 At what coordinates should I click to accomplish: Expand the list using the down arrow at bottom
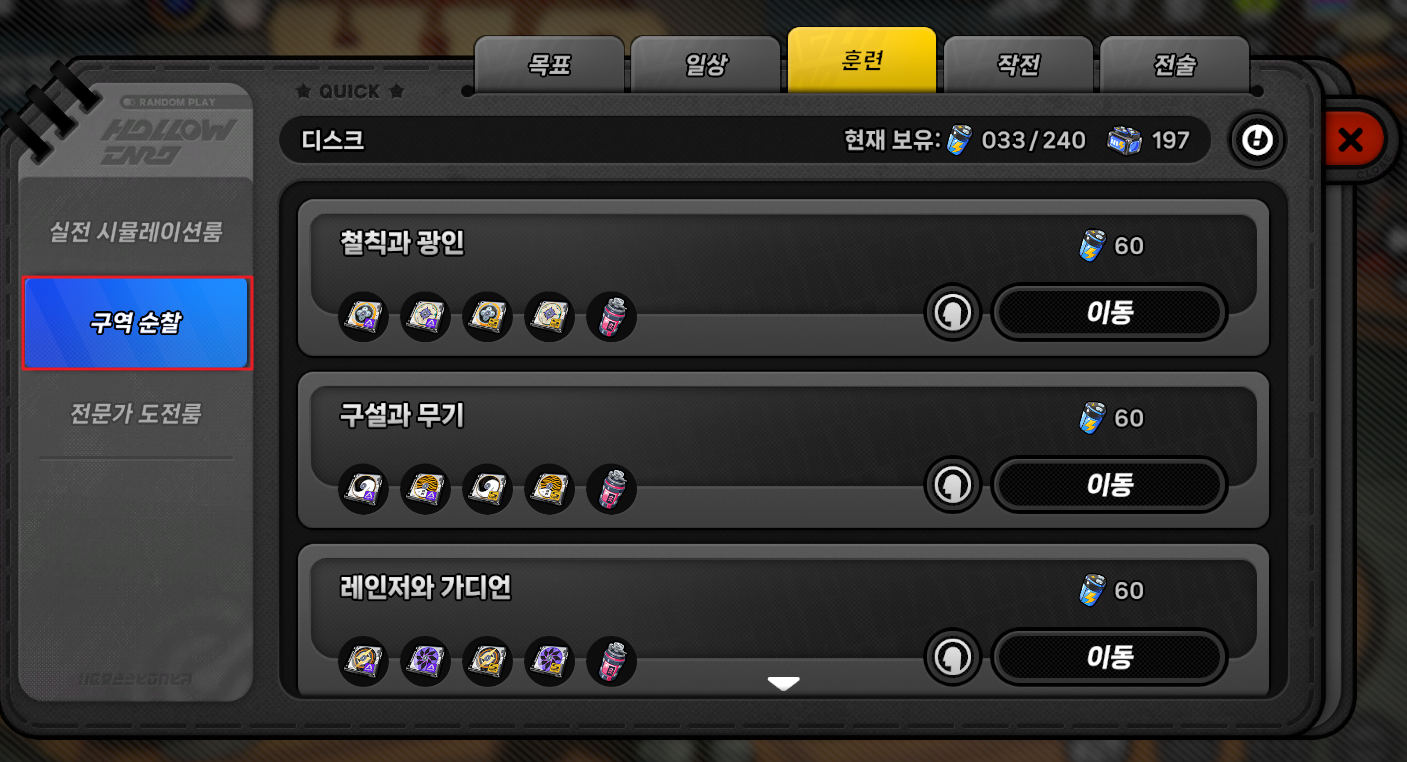(785, 682)
